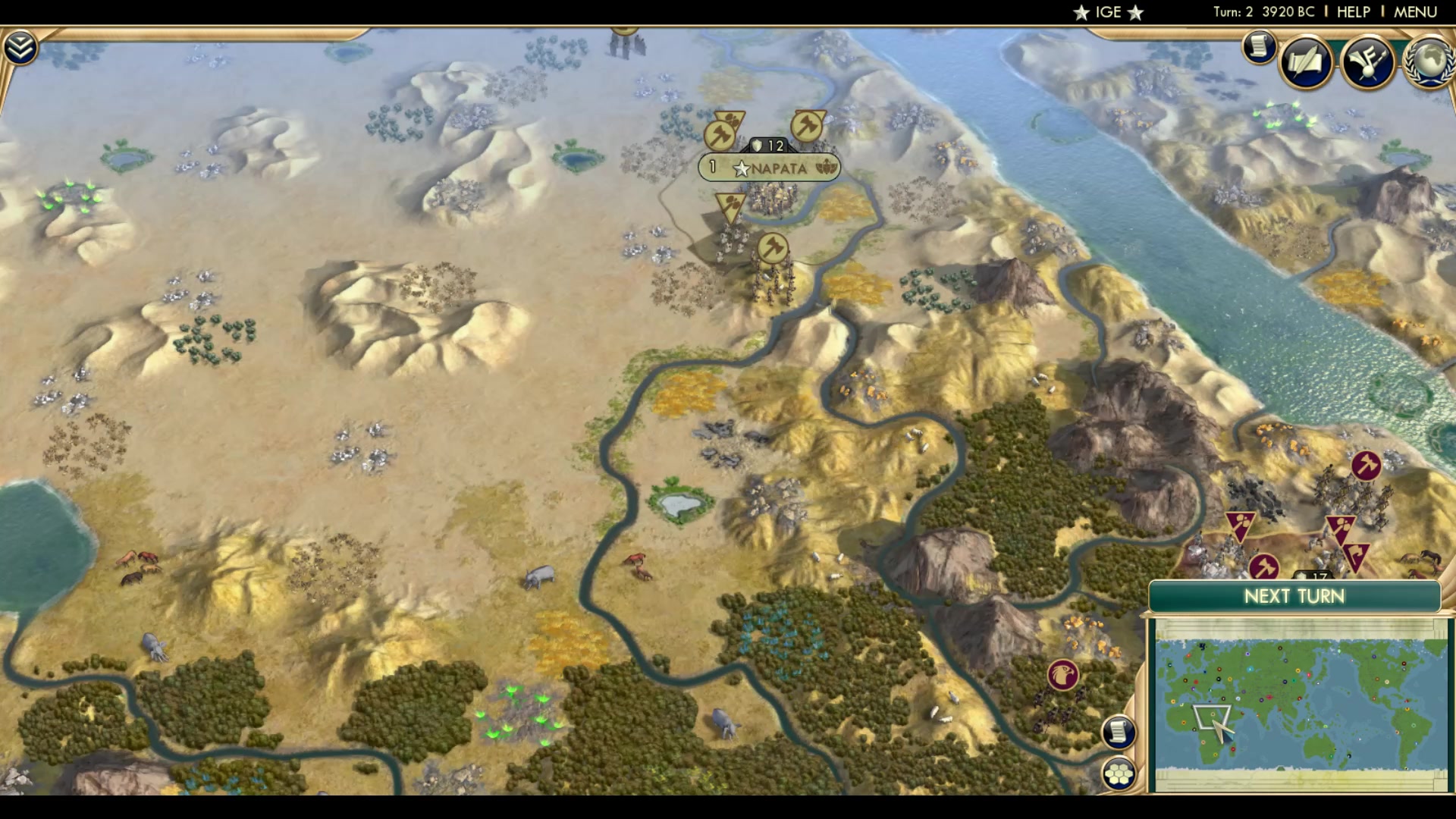Click the growth star on Napata's banner

coord(742,169)
